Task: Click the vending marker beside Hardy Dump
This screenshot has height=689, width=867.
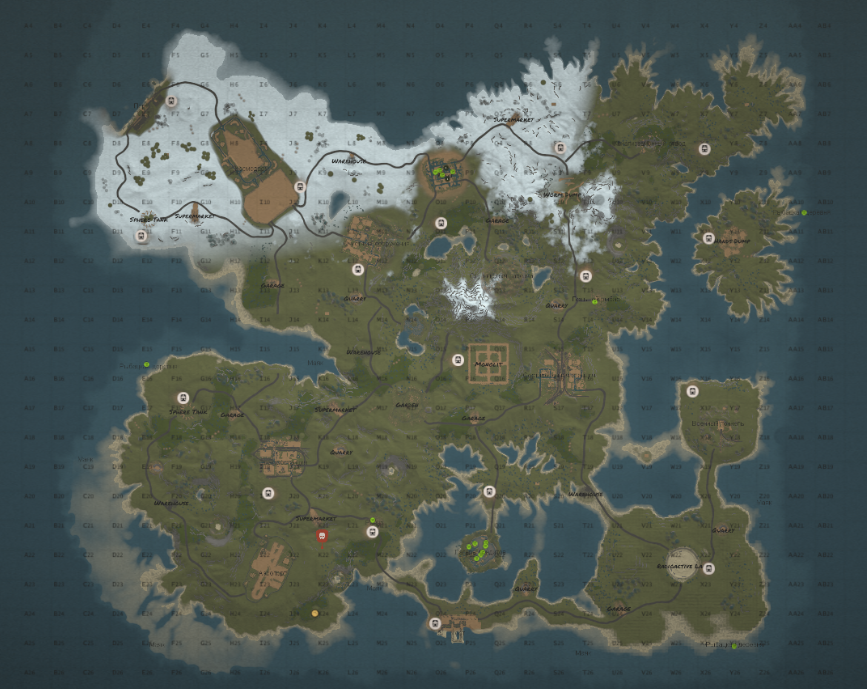Action: 708,238
